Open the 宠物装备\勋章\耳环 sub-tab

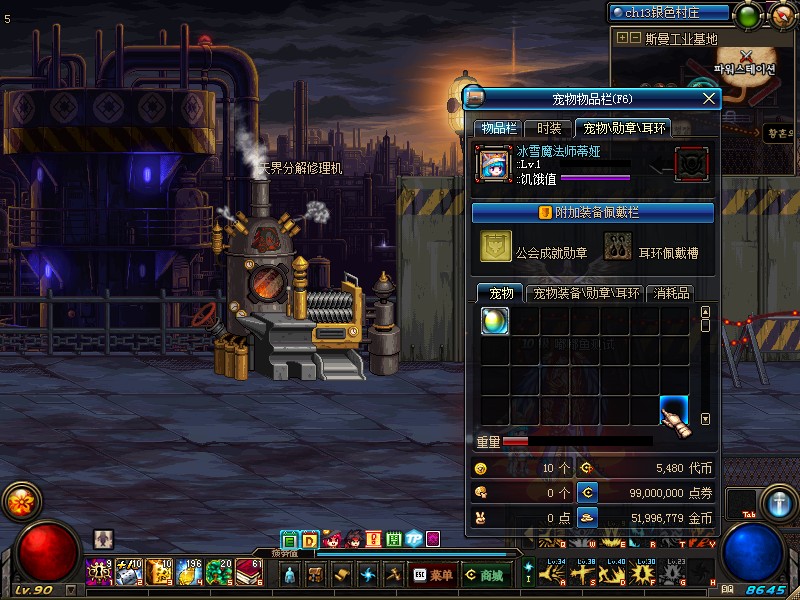click(586, 293)
